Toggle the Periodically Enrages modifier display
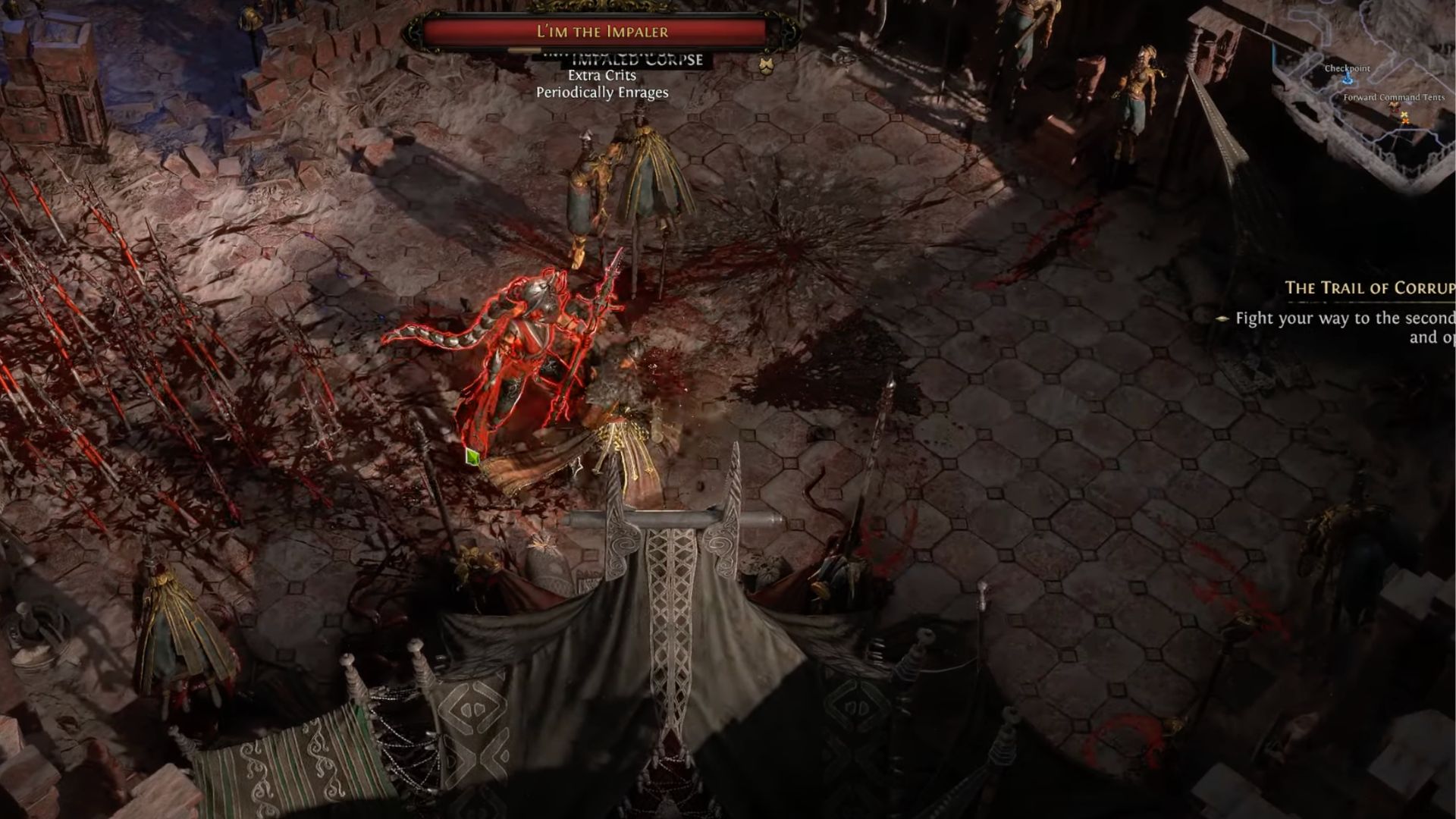This screenshot has height=819, width=1456. point(603,93)
